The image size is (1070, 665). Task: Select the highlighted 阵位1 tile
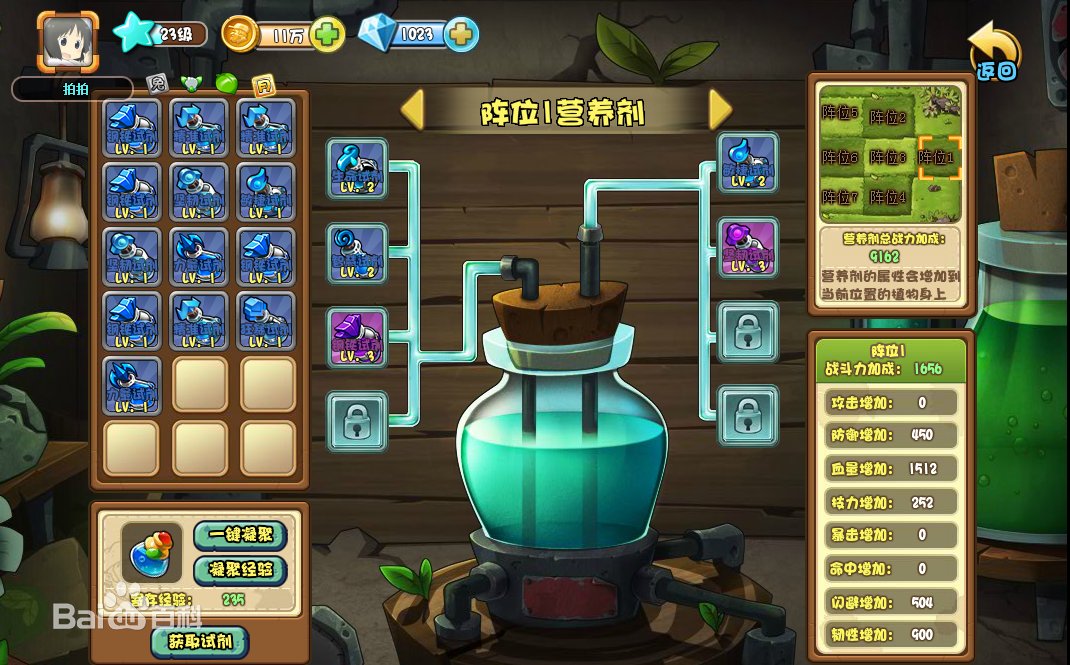point(938,157)
